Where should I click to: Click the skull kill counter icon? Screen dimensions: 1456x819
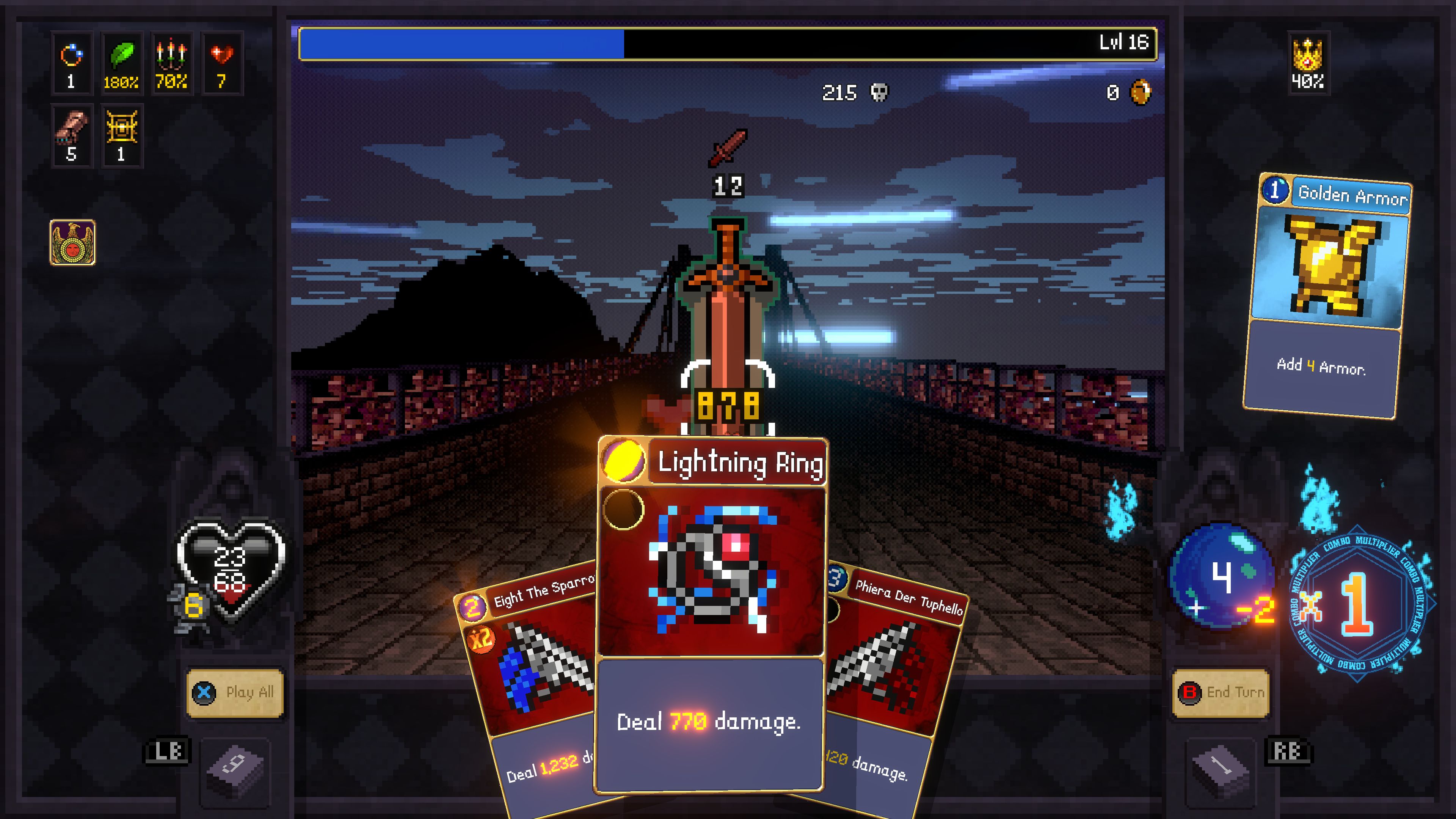[x=880, y=91]
